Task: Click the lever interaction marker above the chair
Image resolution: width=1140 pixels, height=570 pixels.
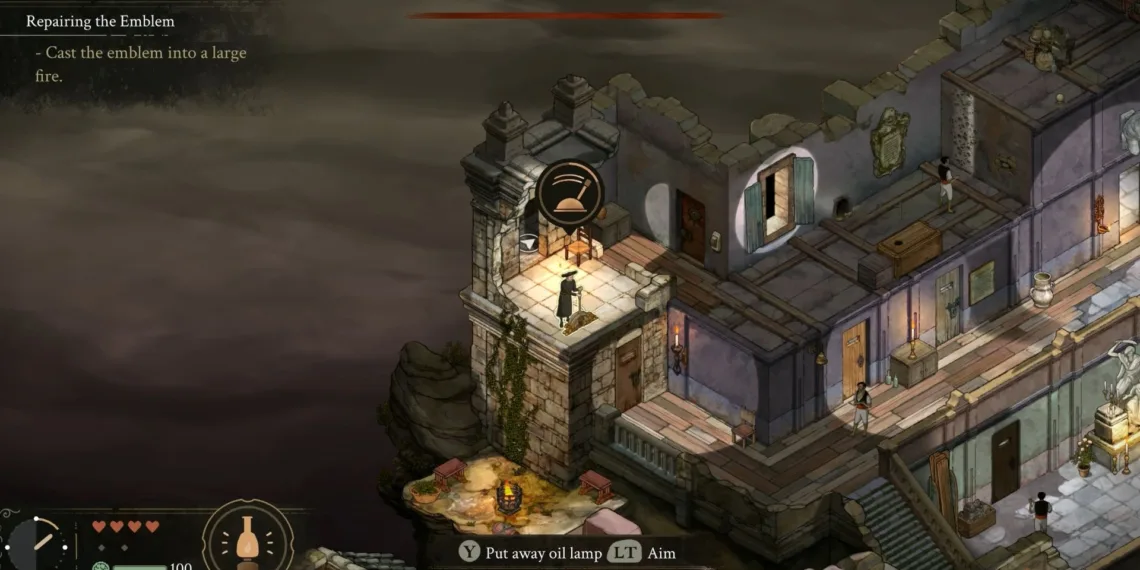Action: tap(569, 194)
